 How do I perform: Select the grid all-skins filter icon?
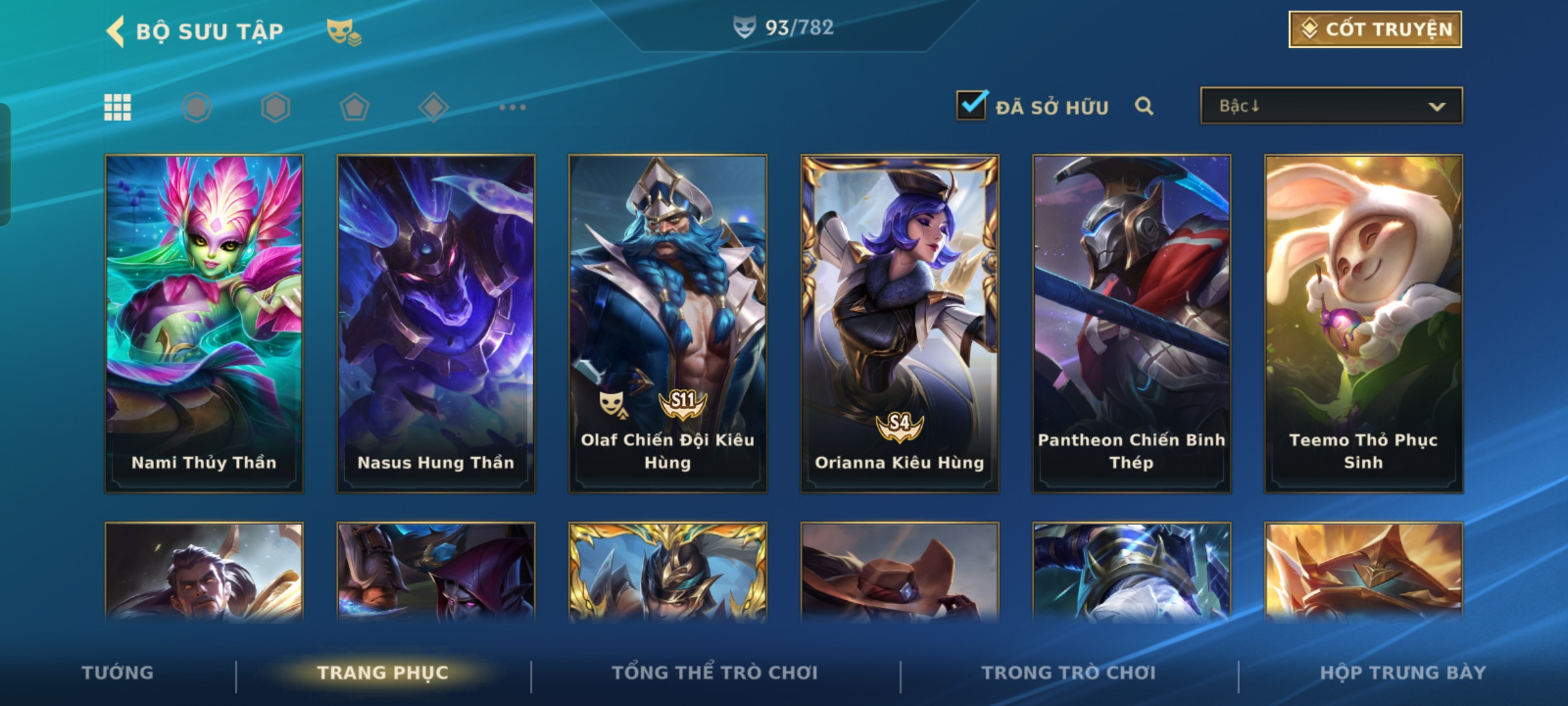coord(118,107)
